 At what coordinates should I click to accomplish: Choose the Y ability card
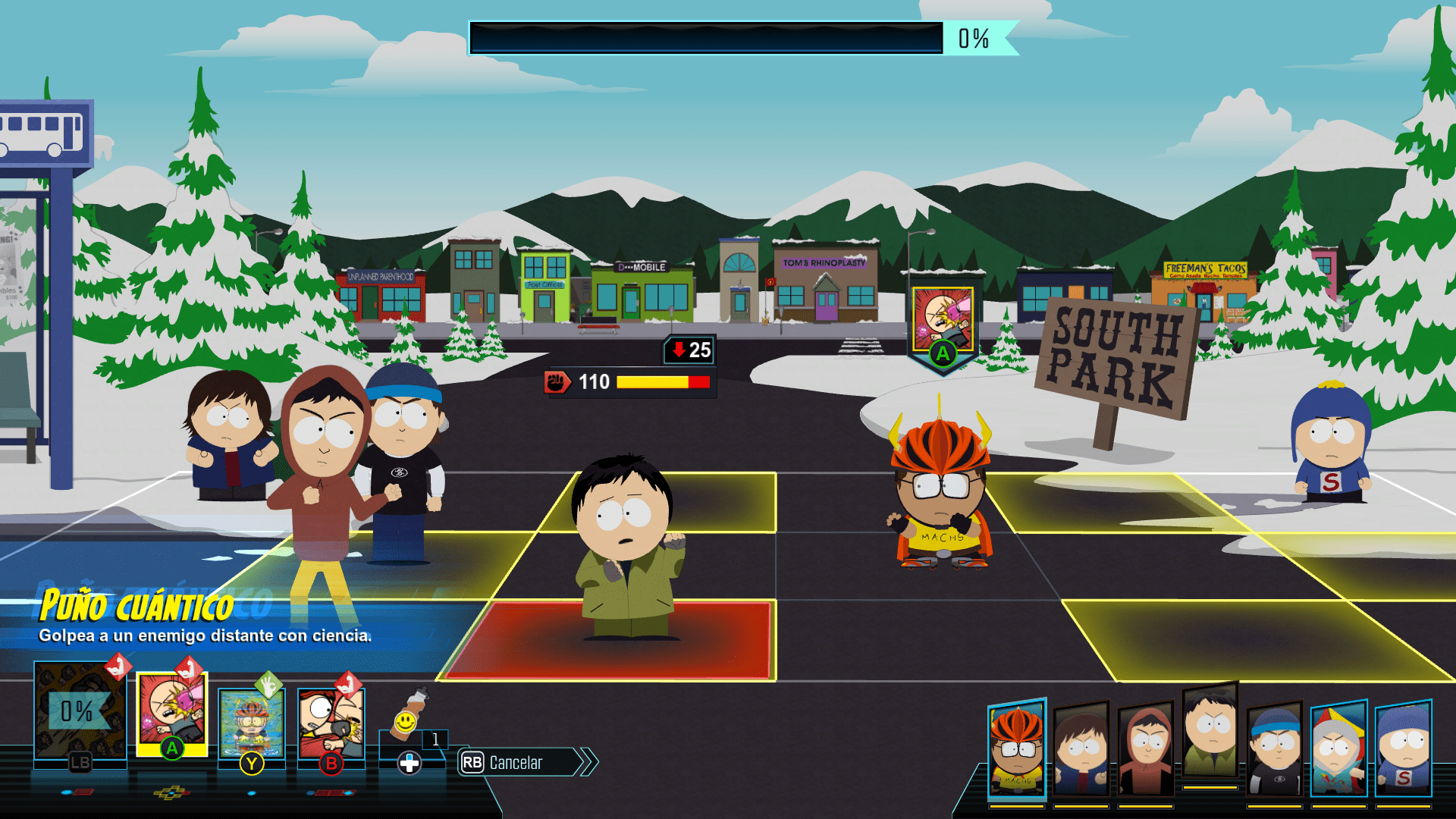(x=253, y=724)
